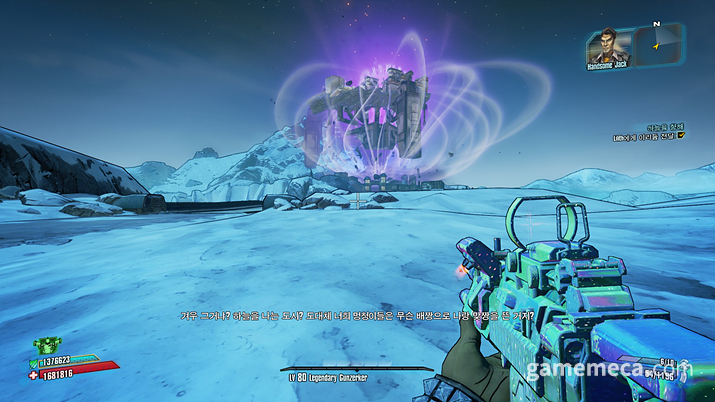
Task: Select the Lv 80 Legendary Gunzerker experience bar
Action: (x=357, y=370)
